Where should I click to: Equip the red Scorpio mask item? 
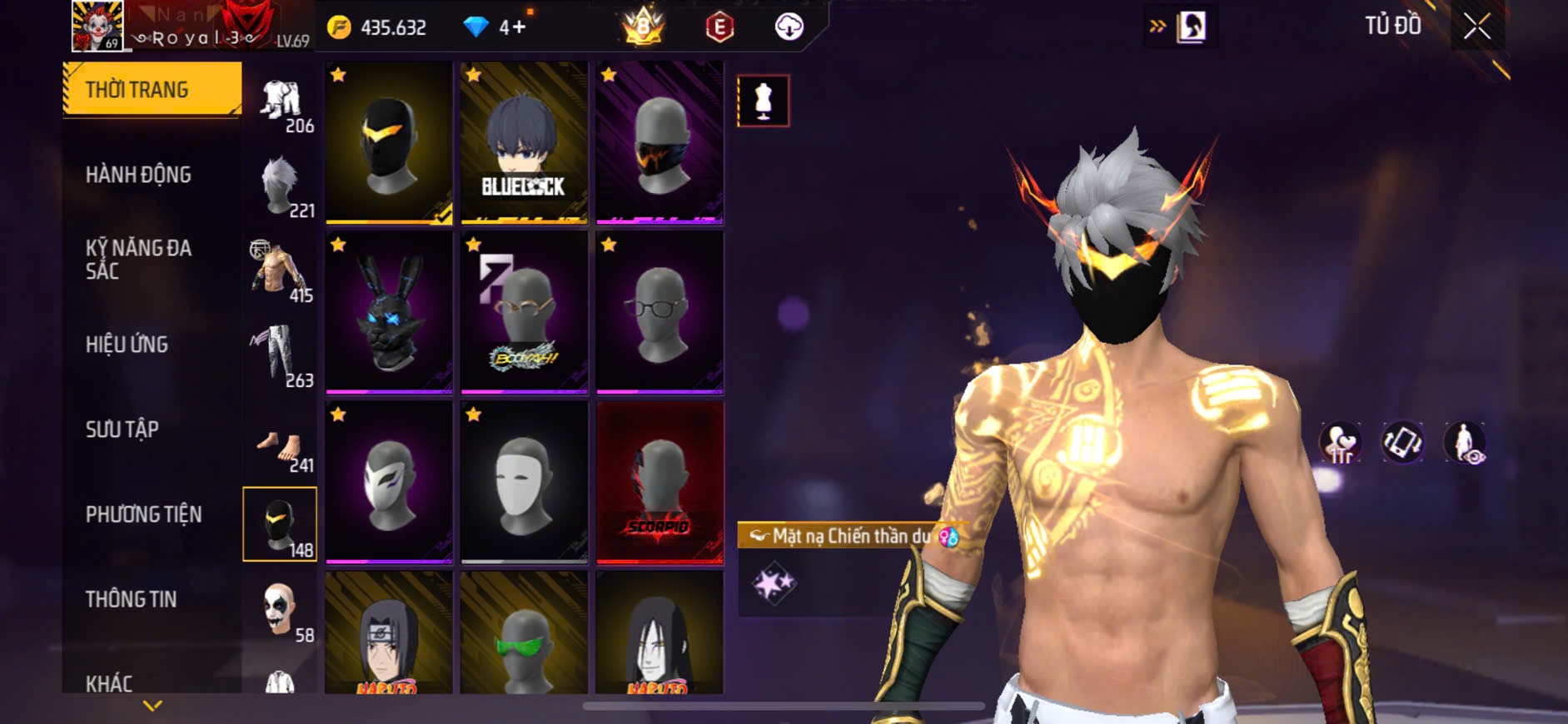(660, 483)
